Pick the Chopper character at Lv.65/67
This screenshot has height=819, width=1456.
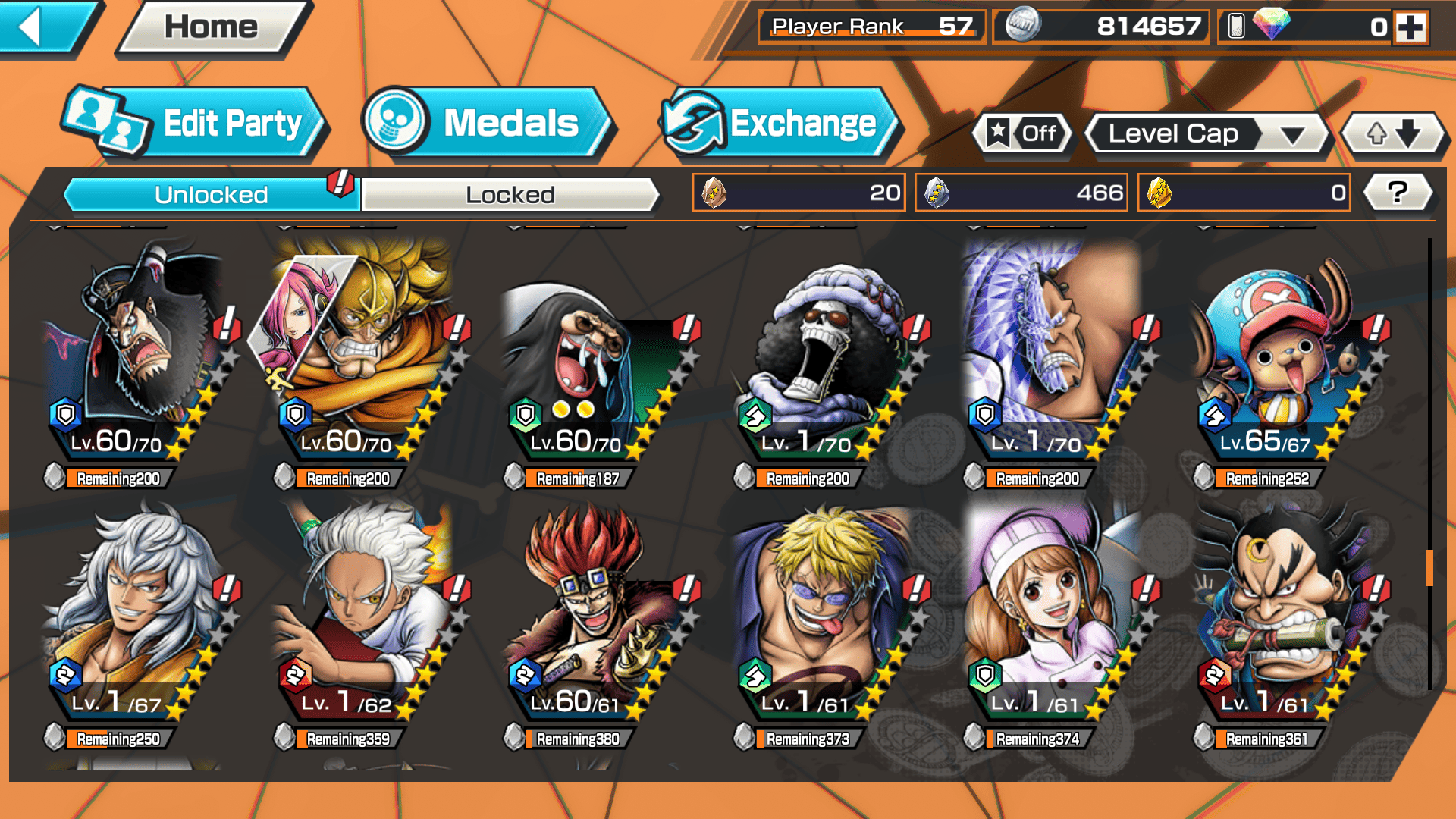click(x=1285, y=356)
